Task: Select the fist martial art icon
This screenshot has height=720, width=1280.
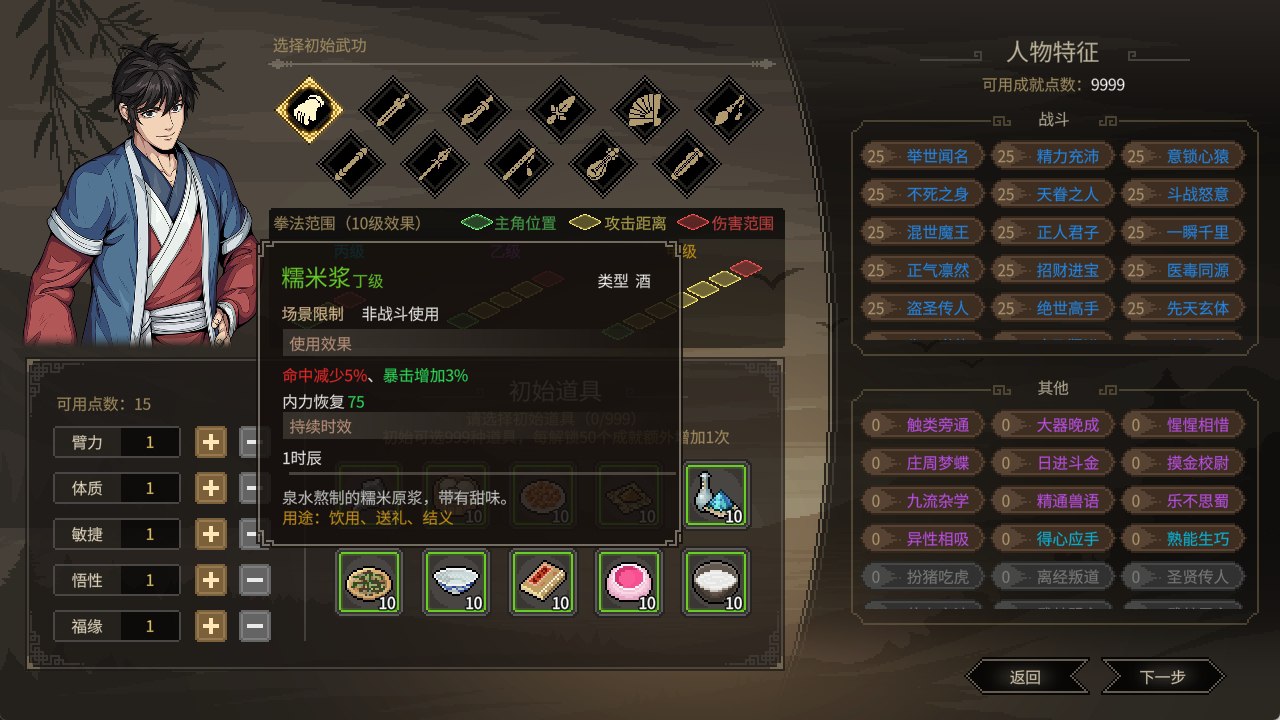Action: pyautogui.click(x=309, y=111)
